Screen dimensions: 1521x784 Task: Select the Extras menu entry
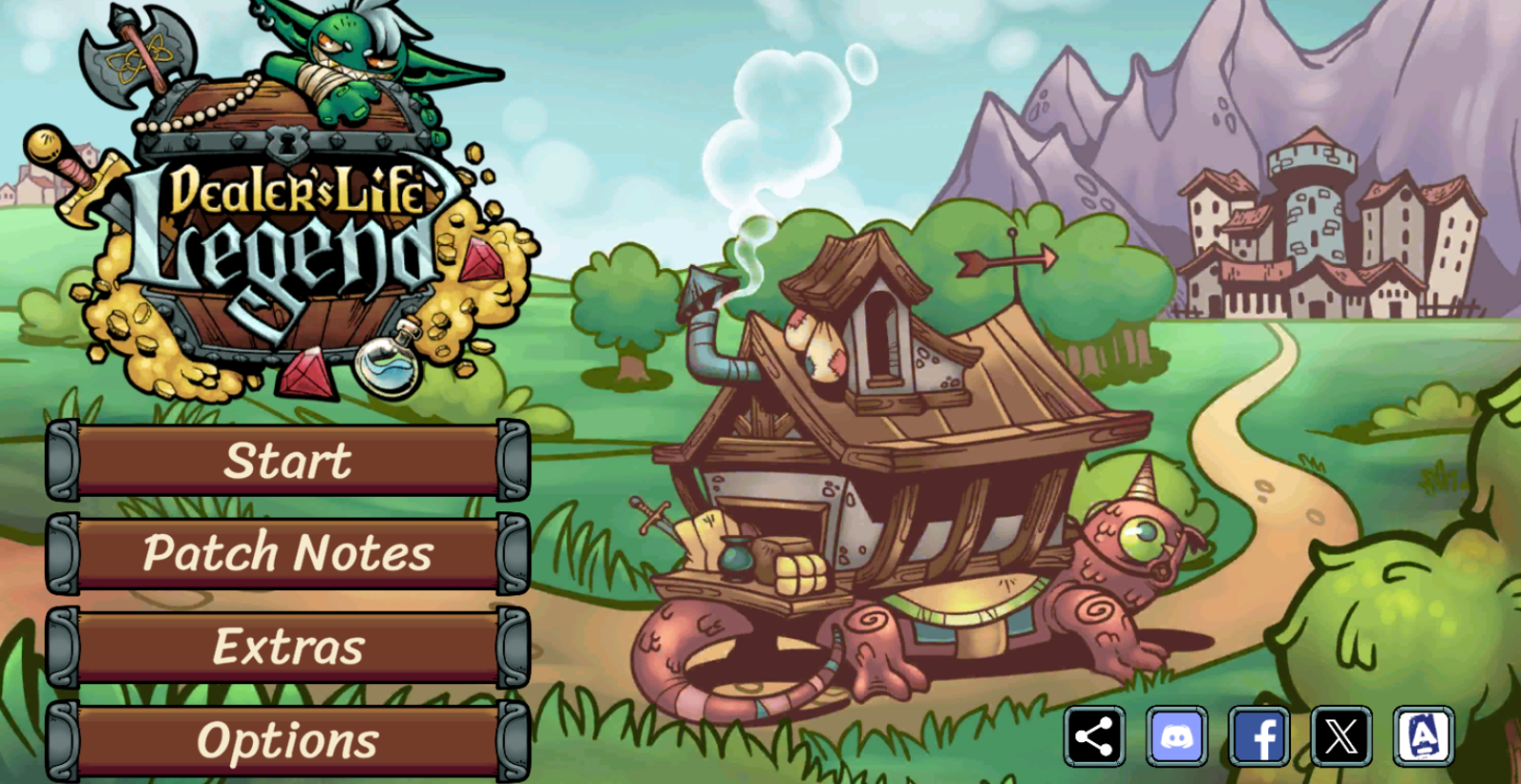pyautogui.click(x=288, y=646)
